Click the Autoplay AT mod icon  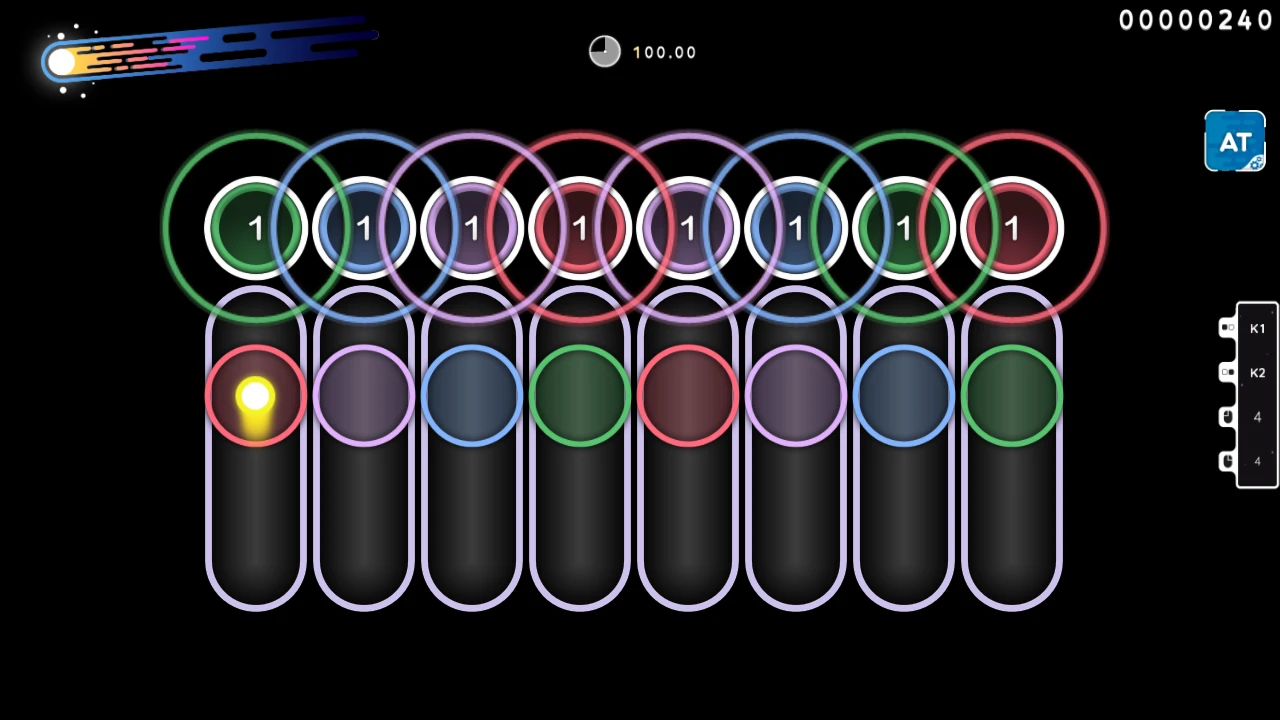click(1234, 140)
